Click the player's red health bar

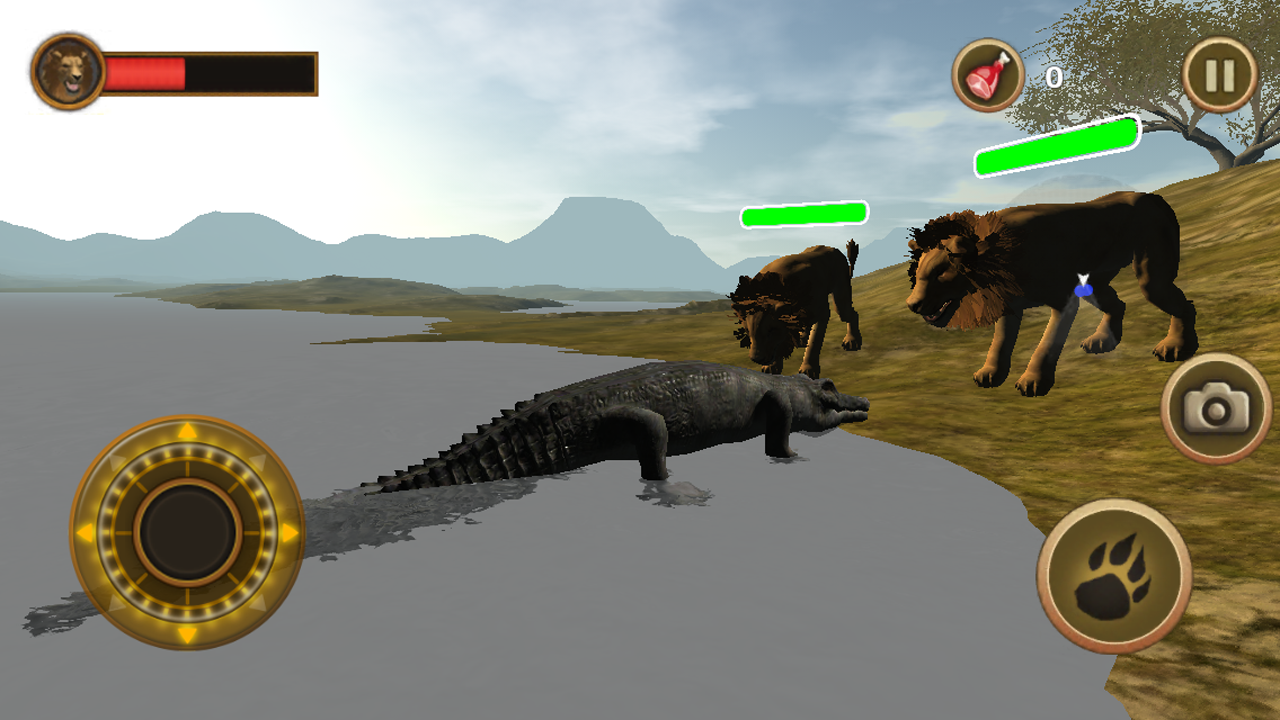click(145, 73)
